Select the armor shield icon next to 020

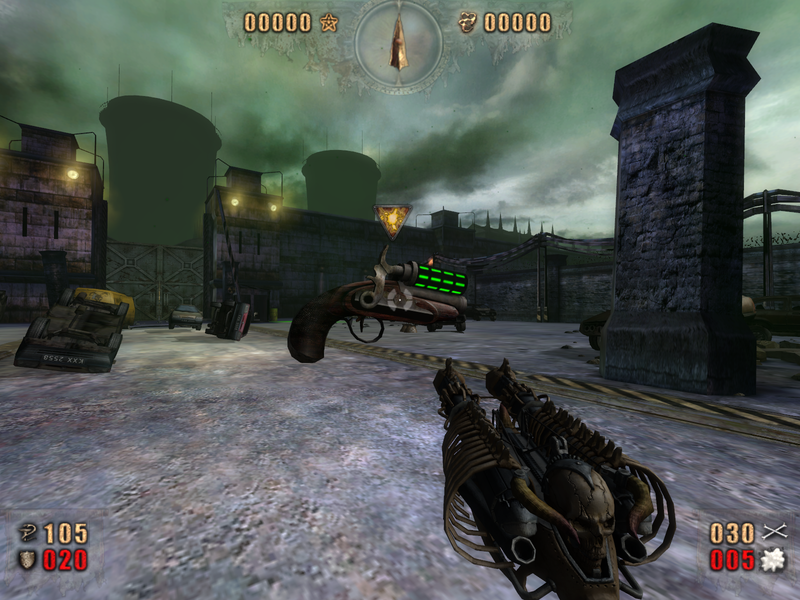point(27,560)
